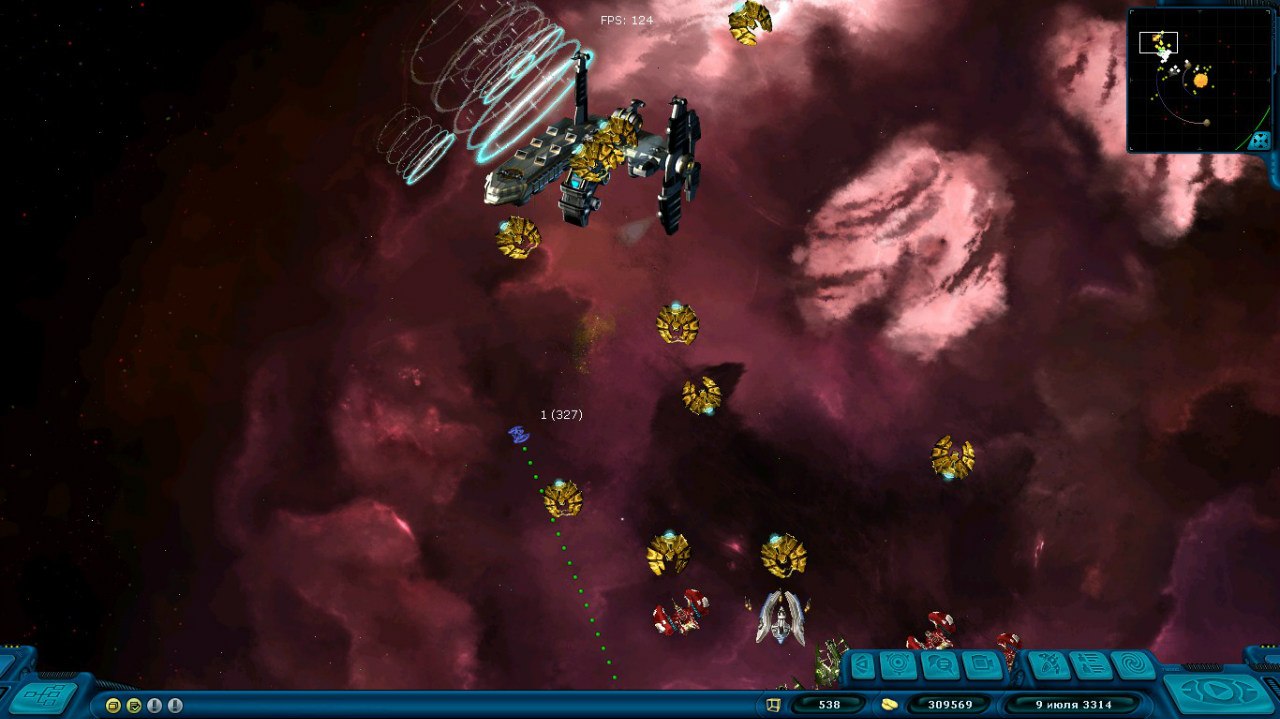Screen dimensions: 1280x719
Task: Click the video camera button
Action: [982, 664]
